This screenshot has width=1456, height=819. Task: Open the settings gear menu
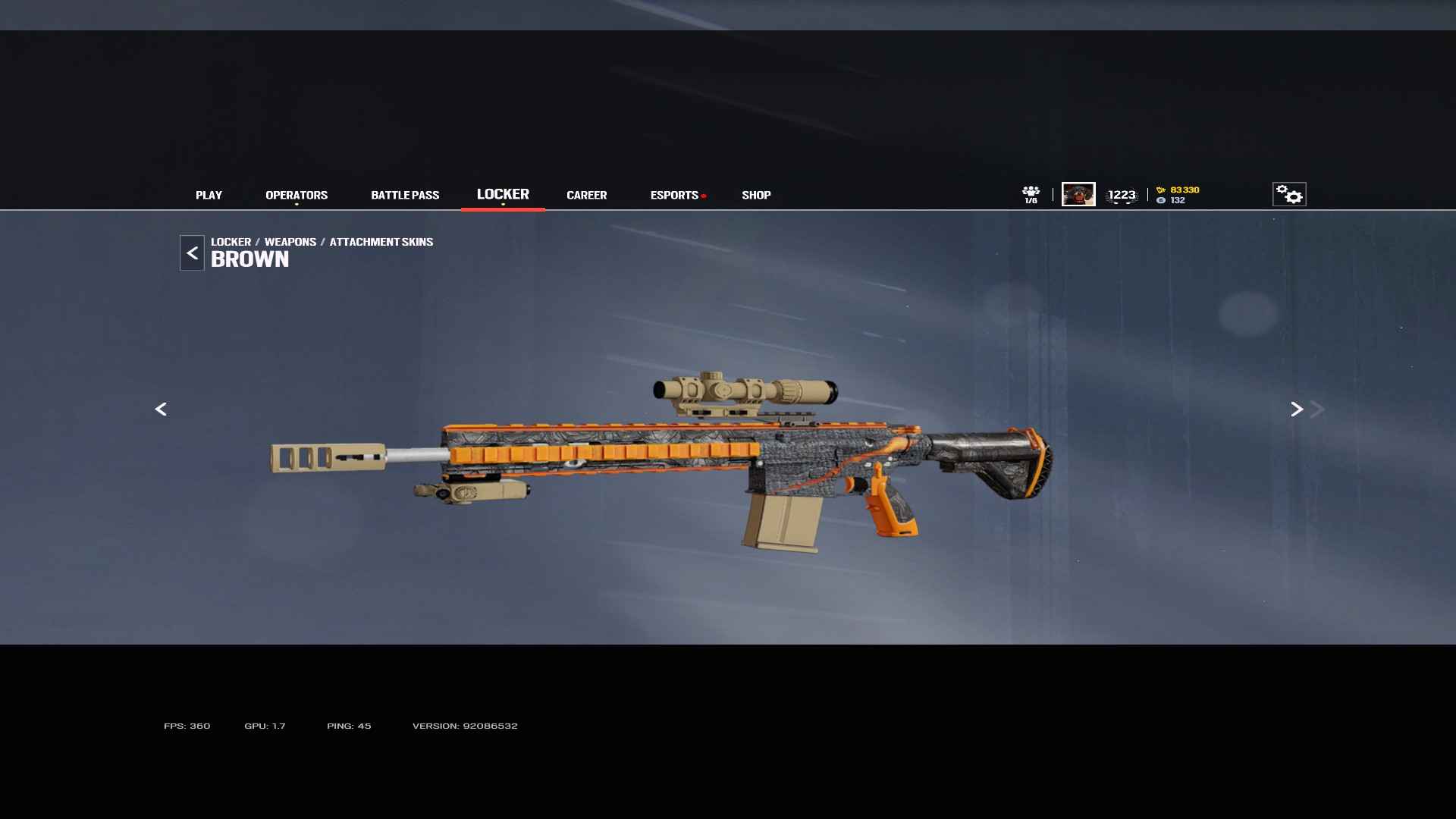point(1289,194)
